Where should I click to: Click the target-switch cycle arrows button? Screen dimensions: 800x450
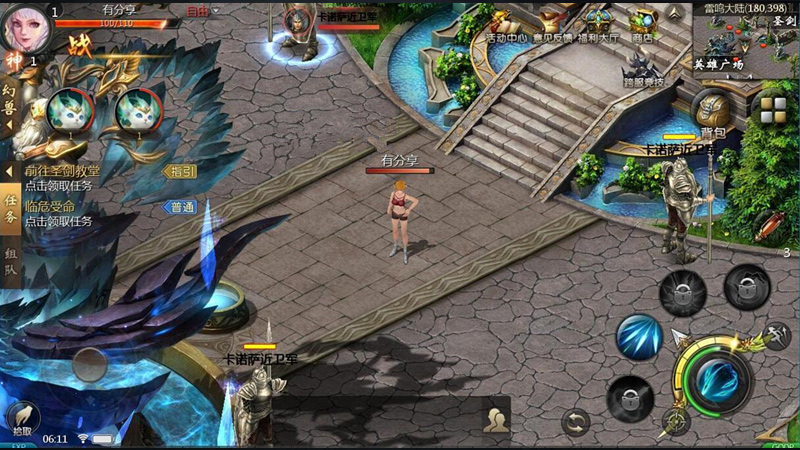(575, 421)
